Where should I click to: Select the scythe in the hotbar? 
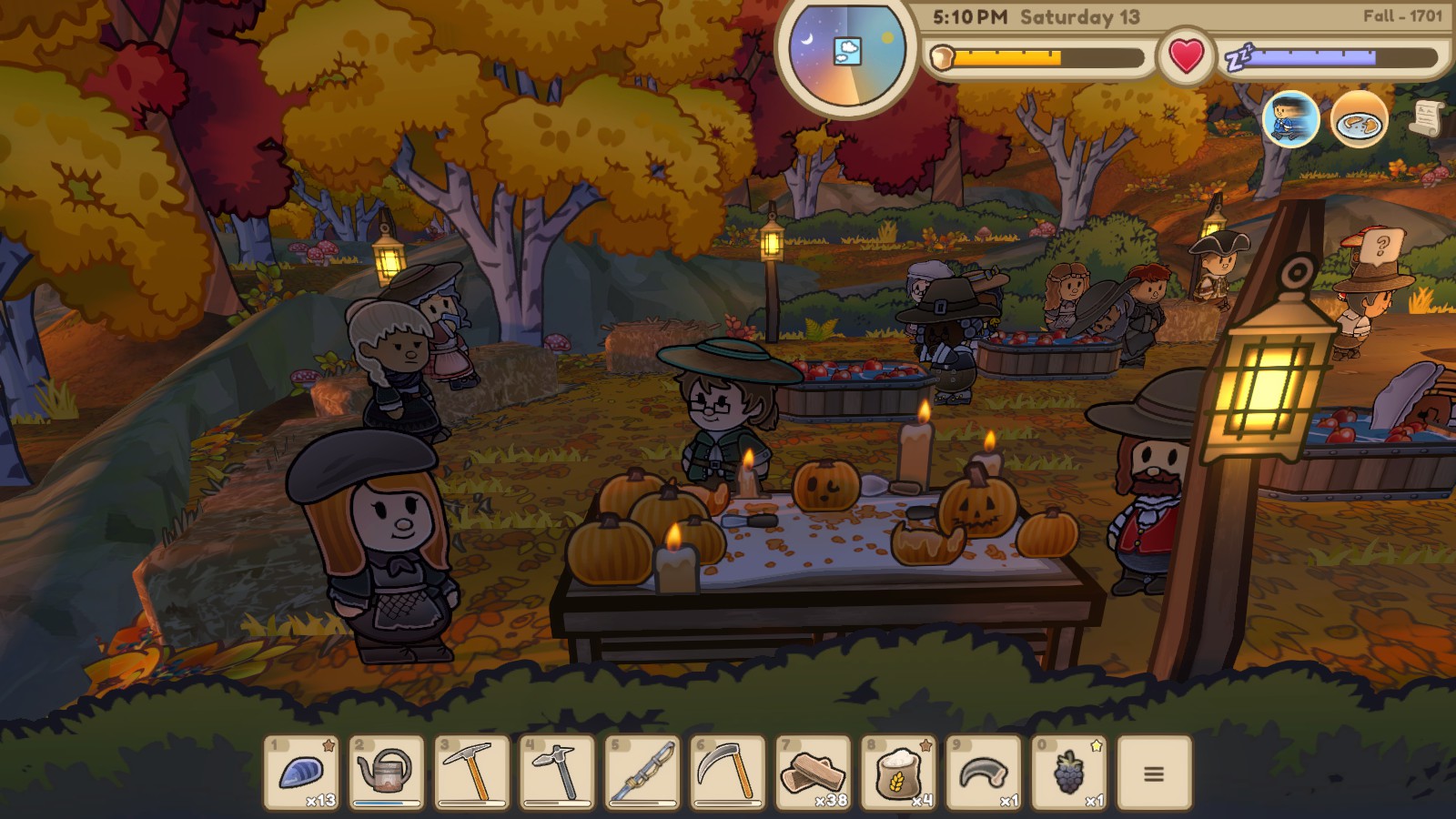[728, 773]
